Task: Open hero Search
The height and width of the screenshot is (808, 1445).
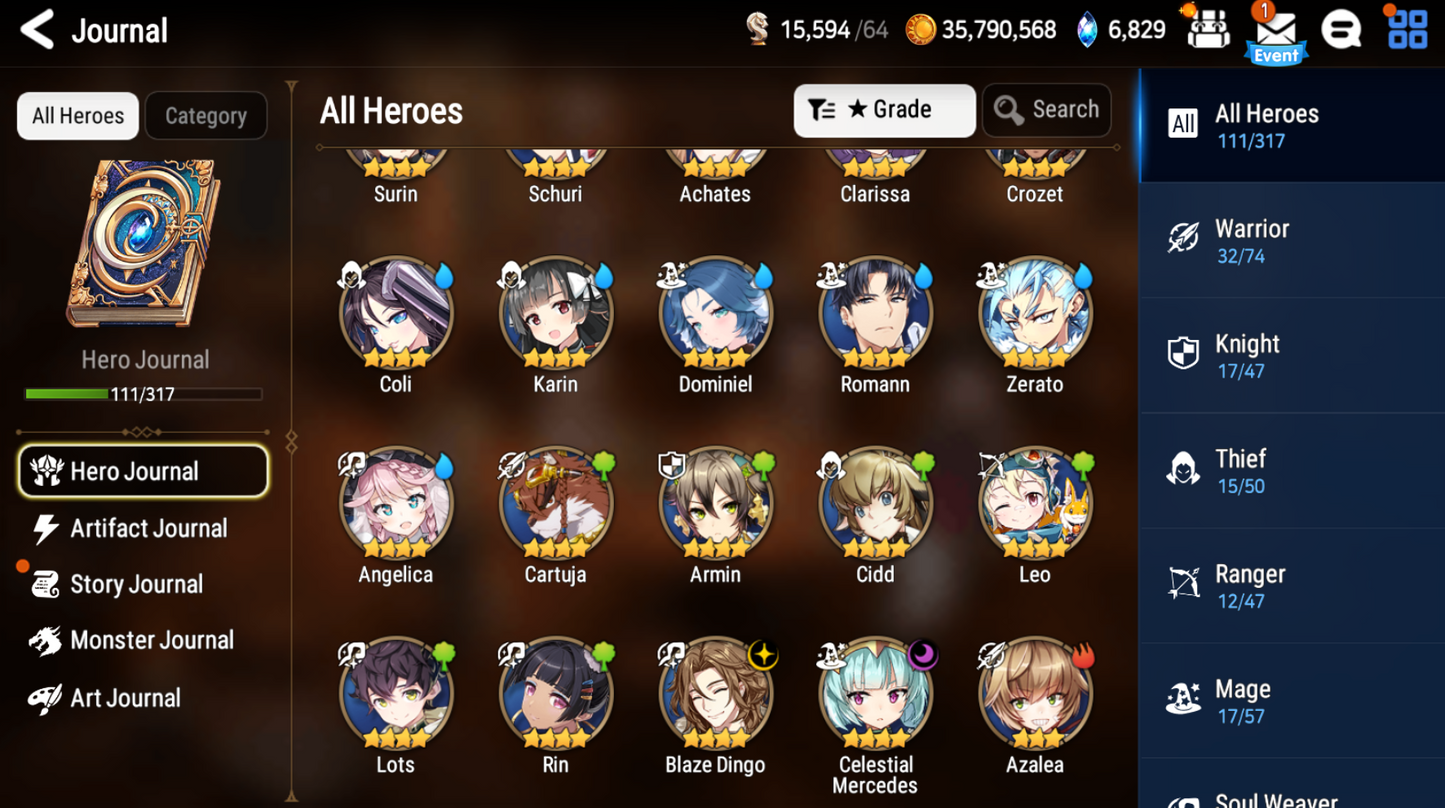Action: (1046, 110)
